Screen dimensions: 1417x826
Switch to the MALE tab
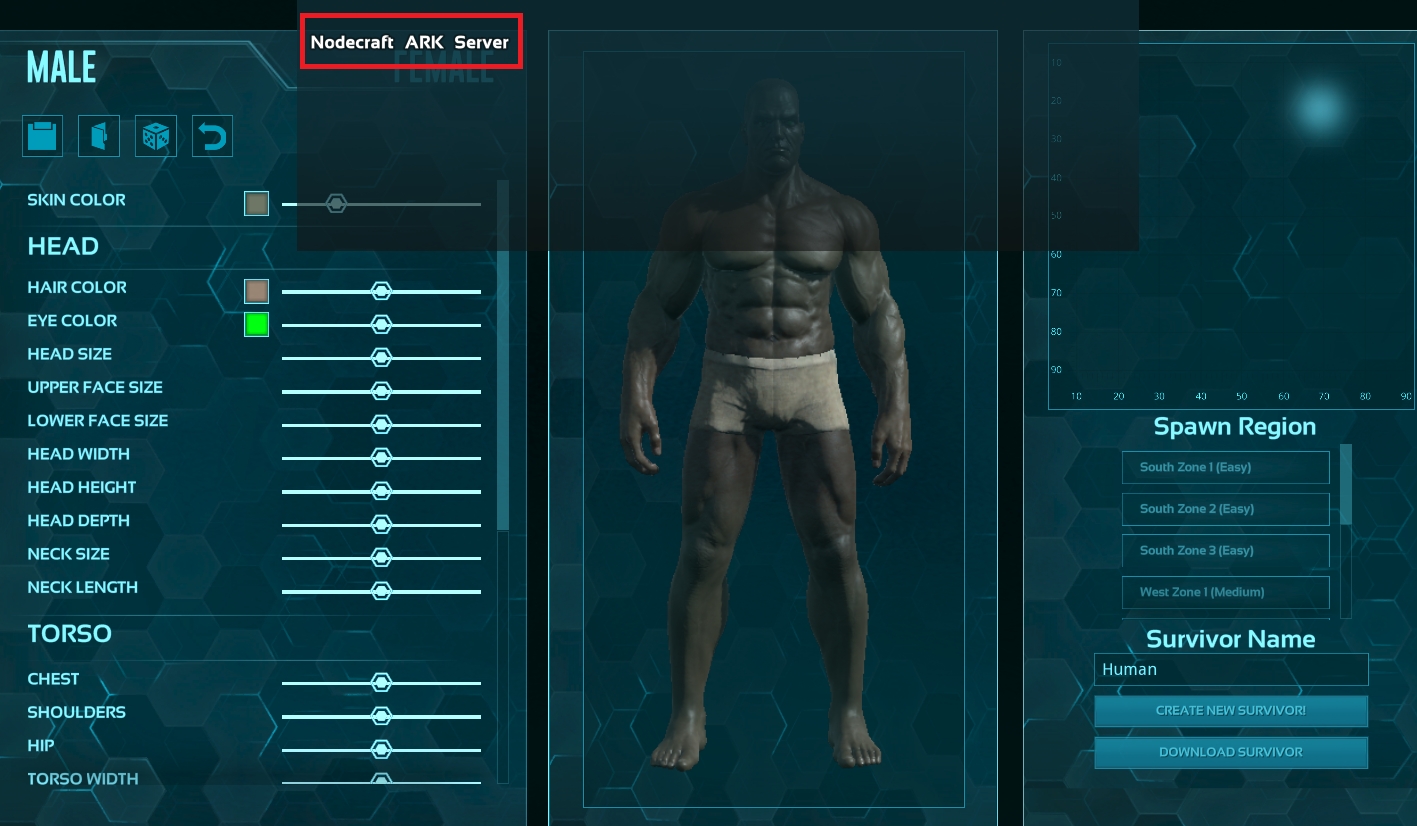click(x=60, y=65)
